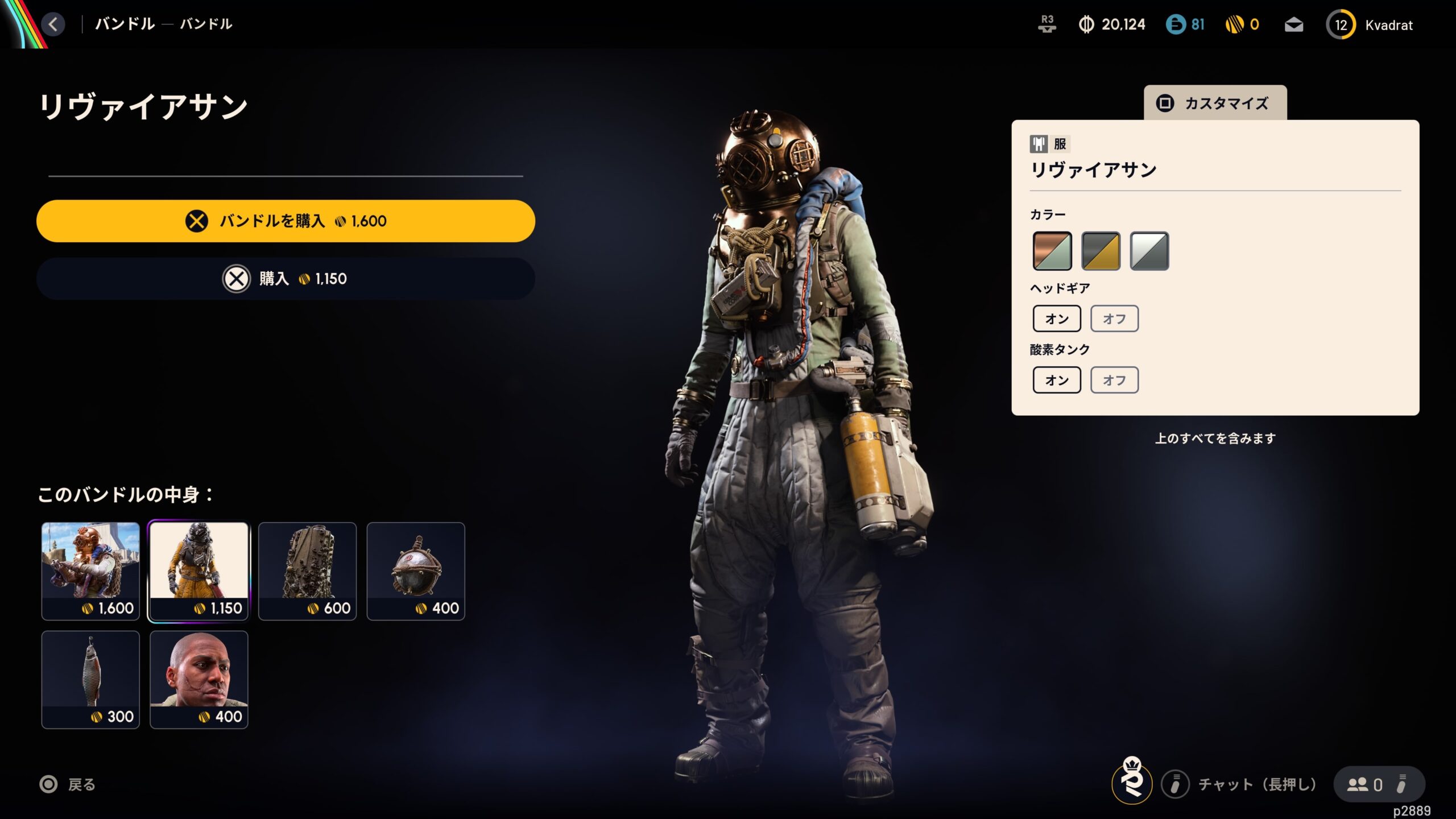This screenshot has width=1456, height=819.
Task: Turn oxygen tank off (酸素タンク オフ)
Action: [1114, 380]
